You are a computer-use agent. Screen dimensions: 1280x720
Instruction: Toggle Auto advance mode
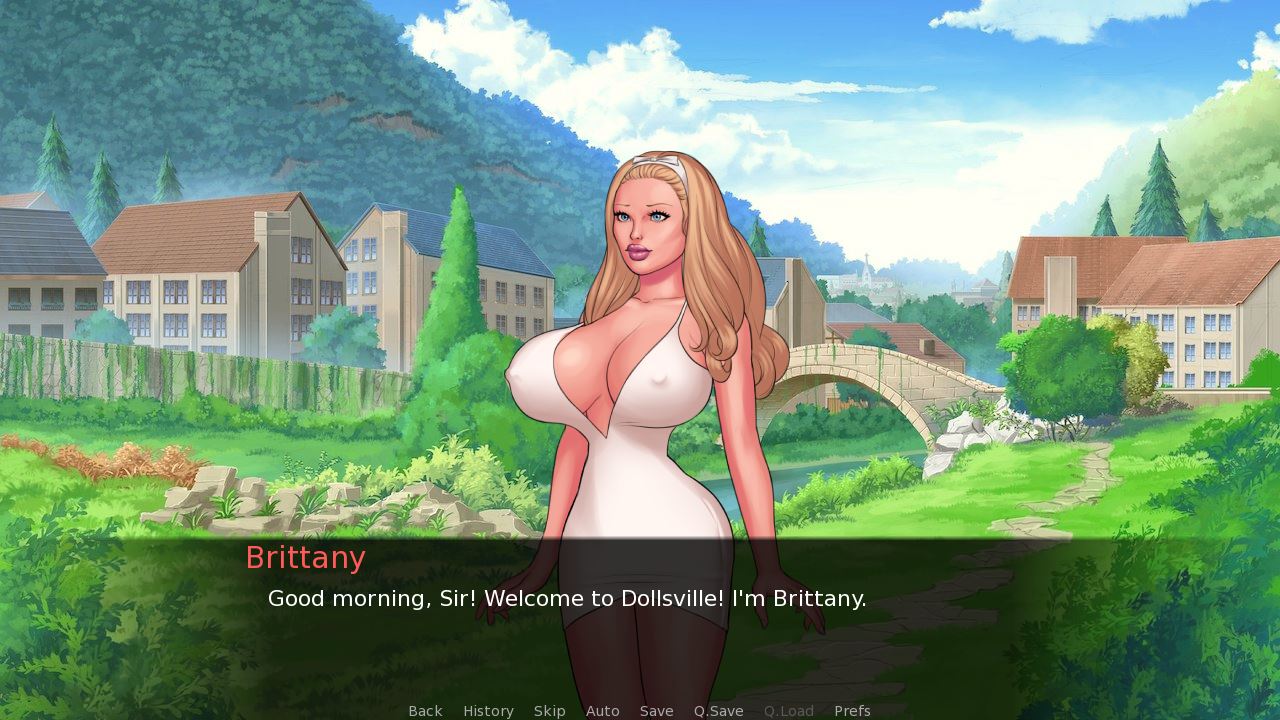(x=602, y=711)
